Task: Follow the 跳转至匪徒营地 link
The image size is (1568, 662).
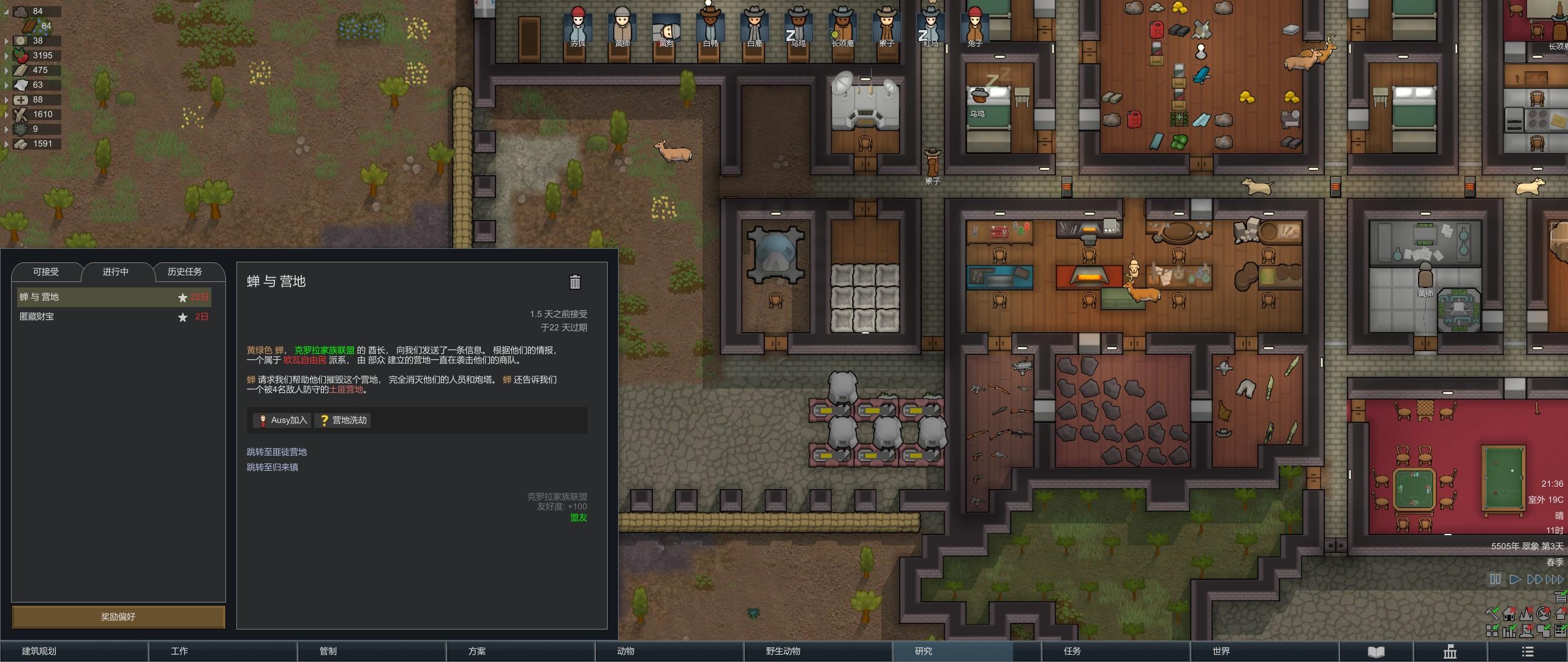Action: click(277, 452)
